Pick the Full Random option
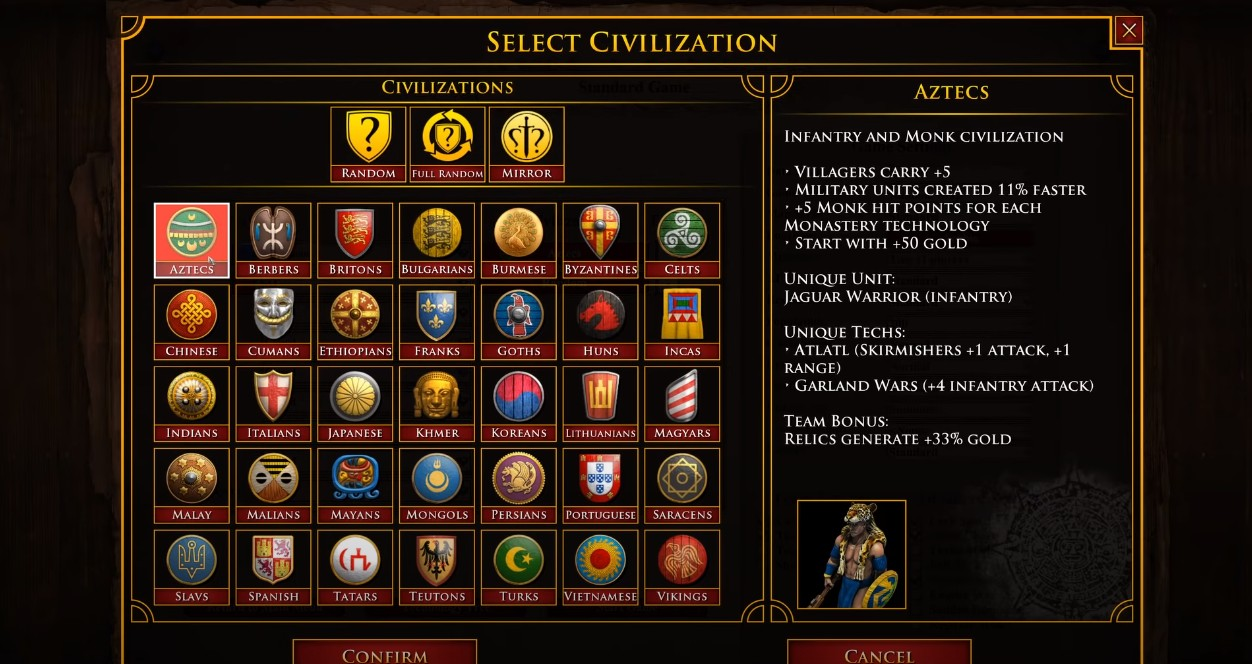1252x664 pixels. (x=447, y=144)
